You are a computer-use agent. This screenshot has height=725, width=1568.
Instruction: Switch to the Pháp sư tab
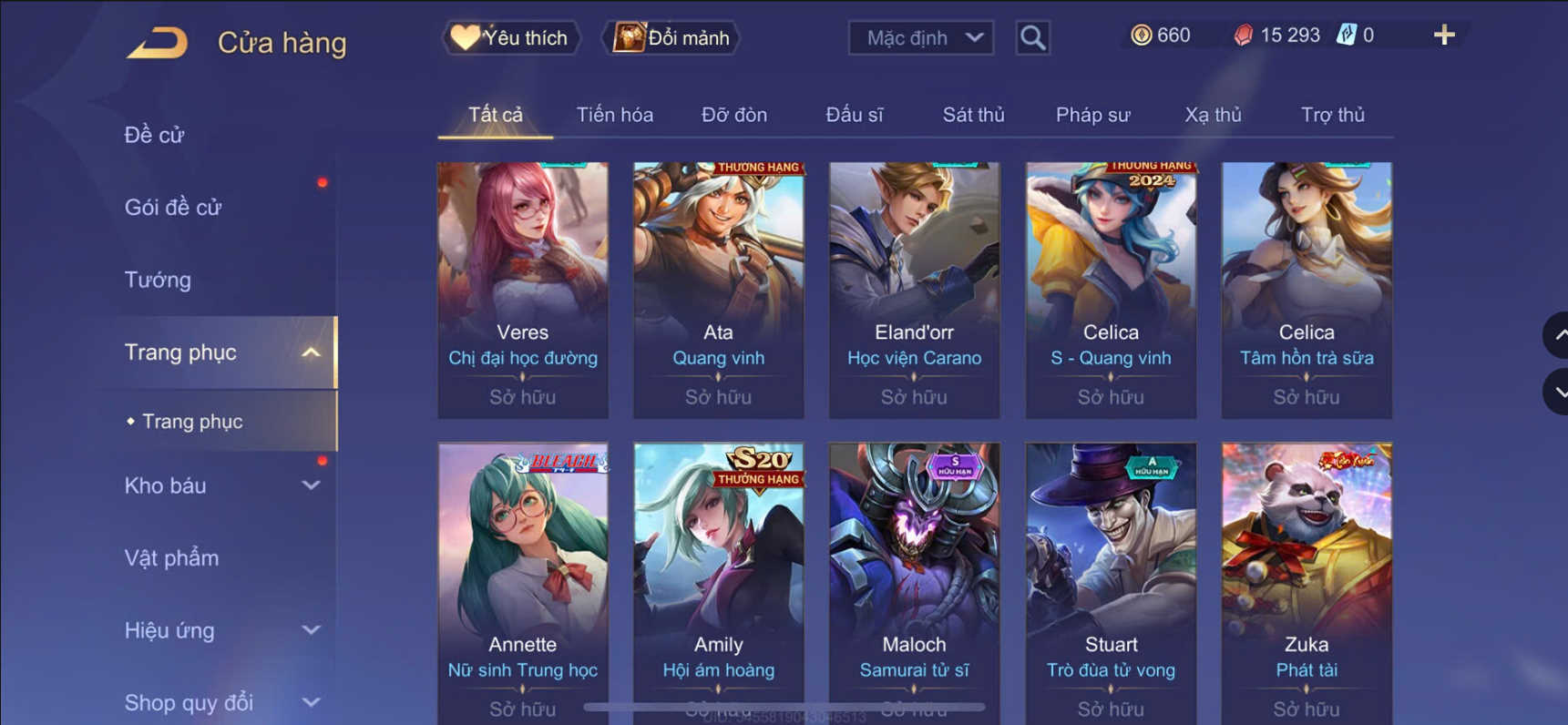click(1093, 115)
